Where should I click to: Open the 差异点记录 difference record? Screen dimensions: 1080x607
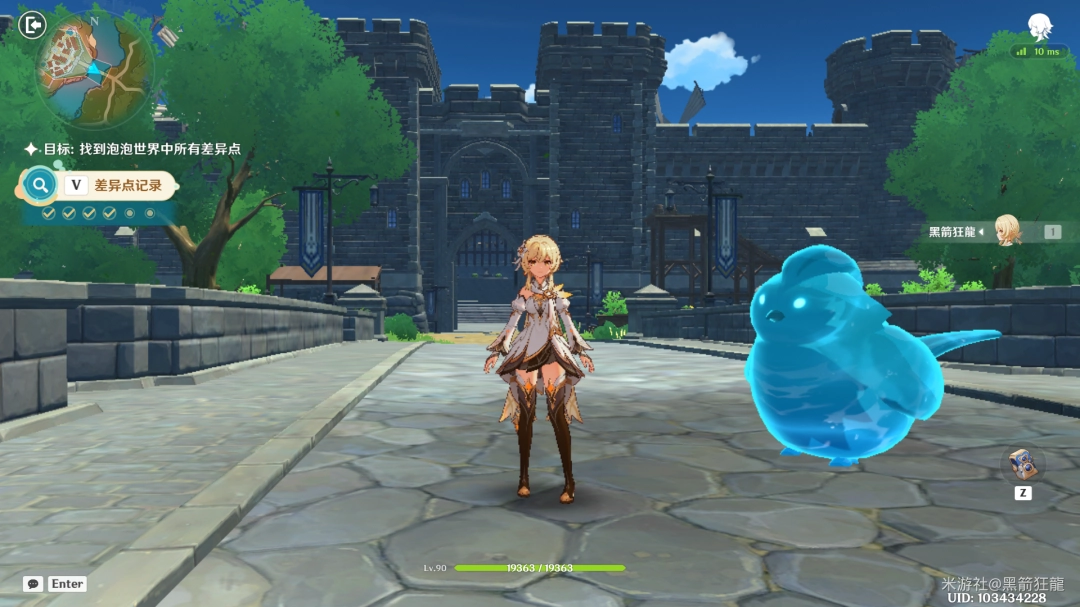[x=127, y=185]
